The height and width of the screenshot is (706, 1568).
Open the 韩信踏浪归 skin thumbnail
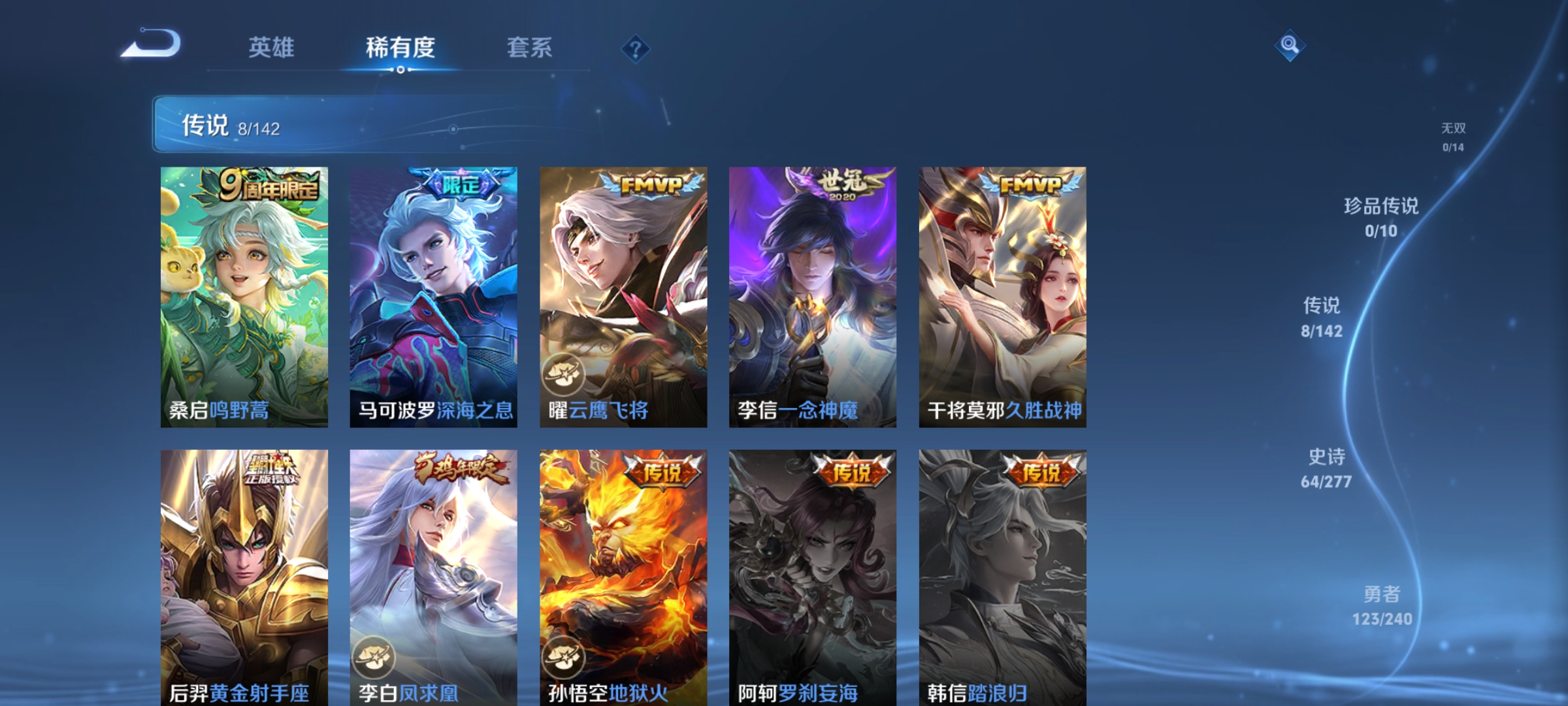pos(1003,575)
